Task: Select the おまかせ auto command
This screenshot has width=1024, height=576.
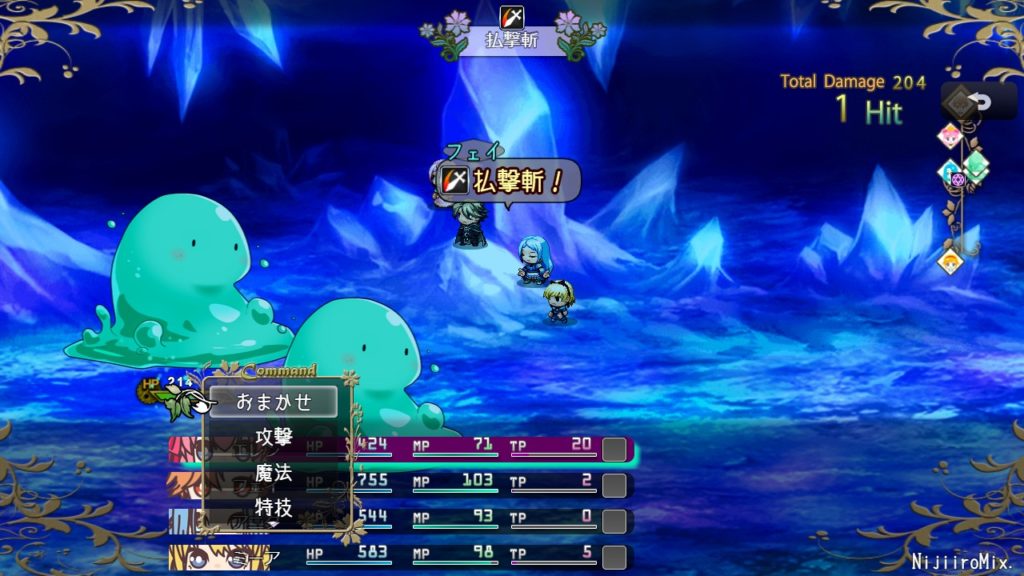Action: 274,402
